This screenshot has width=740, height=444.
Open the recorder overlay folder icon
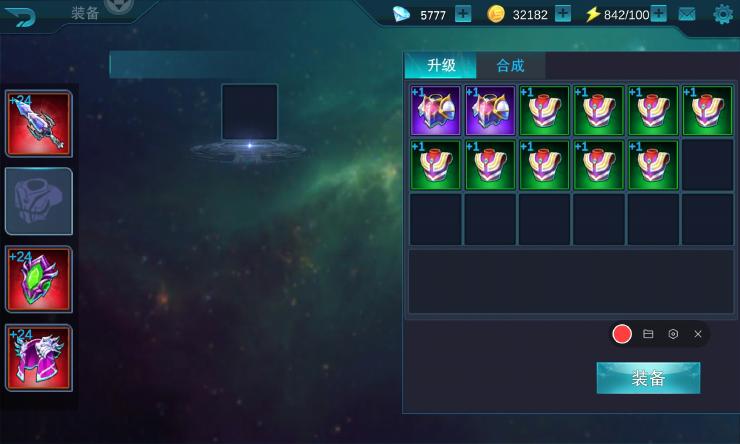[x=648, y=334]
